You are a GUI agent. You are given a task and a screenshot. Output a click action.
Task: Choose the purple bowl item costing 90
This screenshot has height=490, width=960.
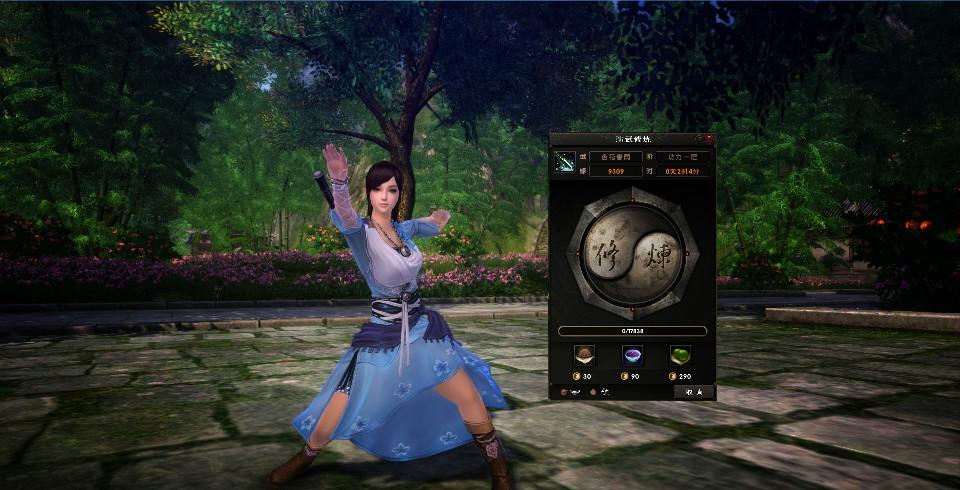point(632,355)
